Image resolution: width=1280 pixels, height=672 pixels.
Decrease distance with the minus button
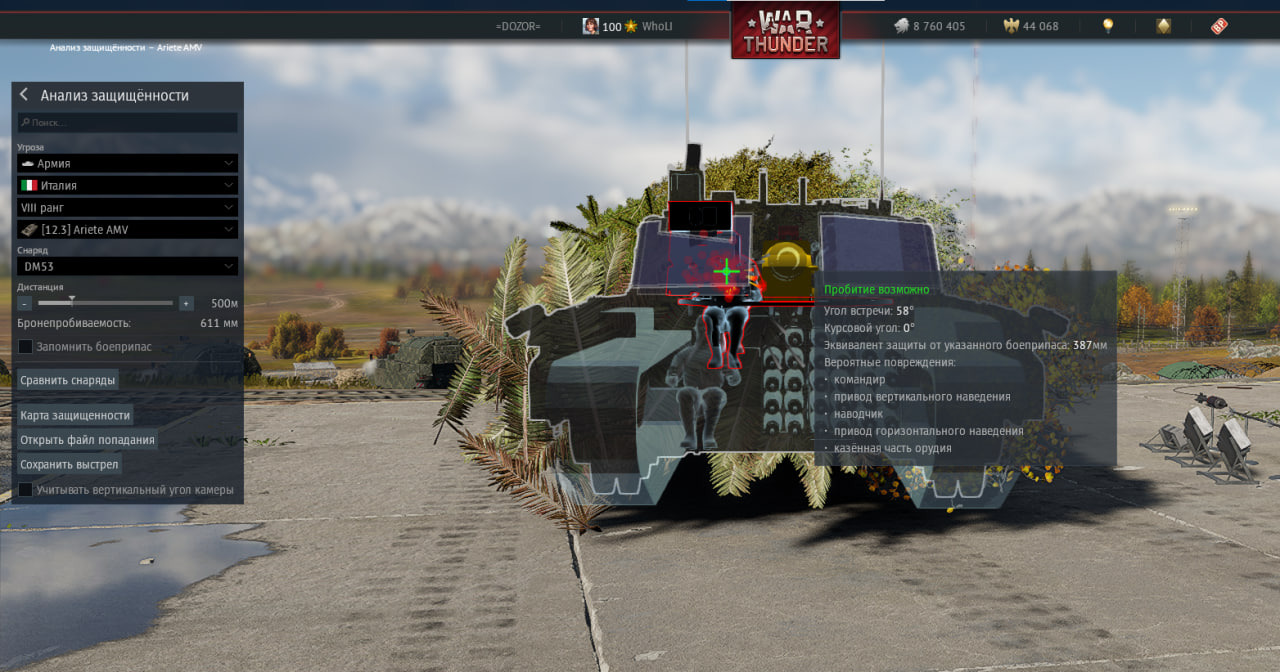coord(25,303)
